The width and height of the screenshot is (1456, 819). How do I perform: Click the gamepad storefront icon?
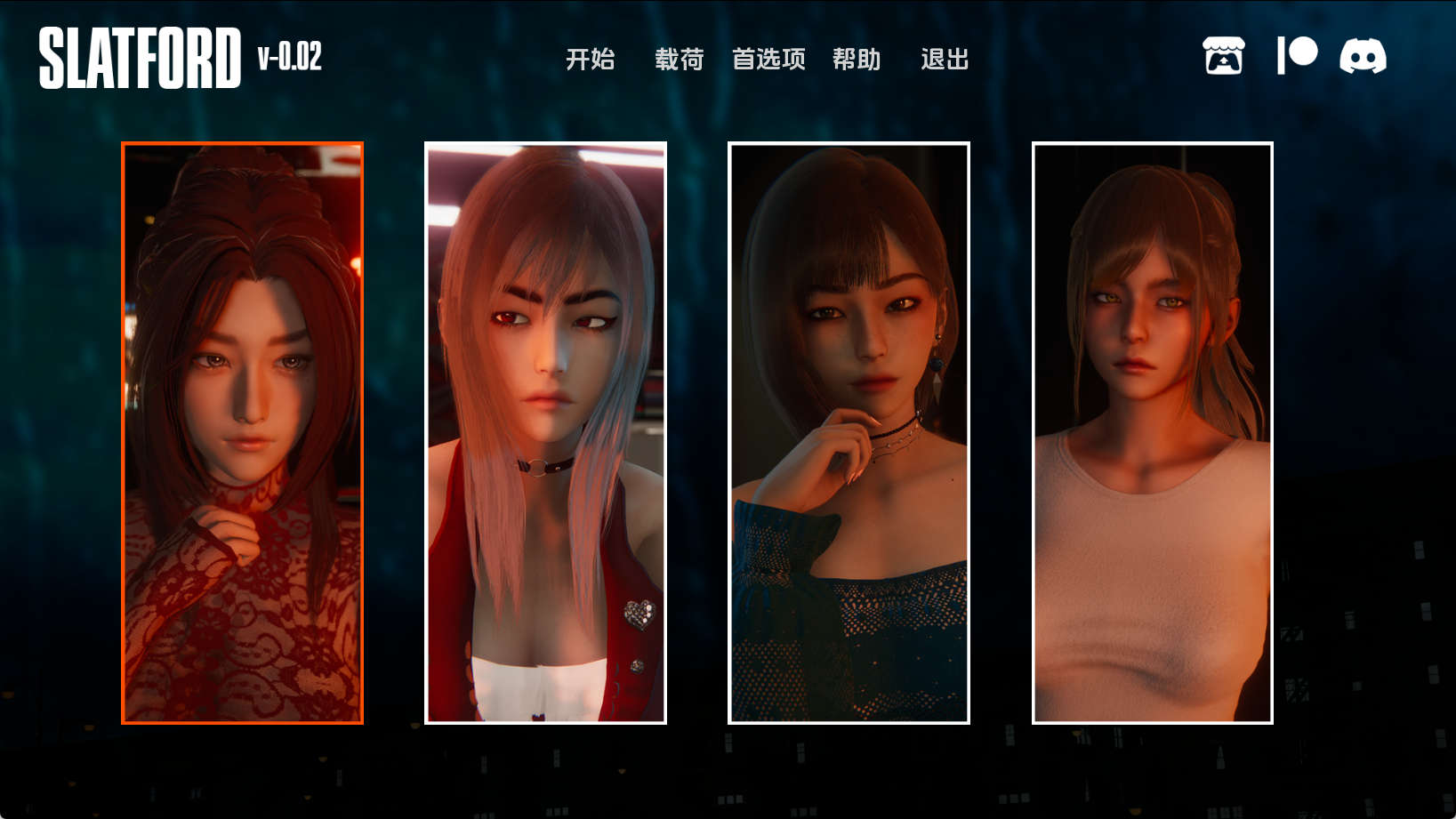(x=1225, y=56)
